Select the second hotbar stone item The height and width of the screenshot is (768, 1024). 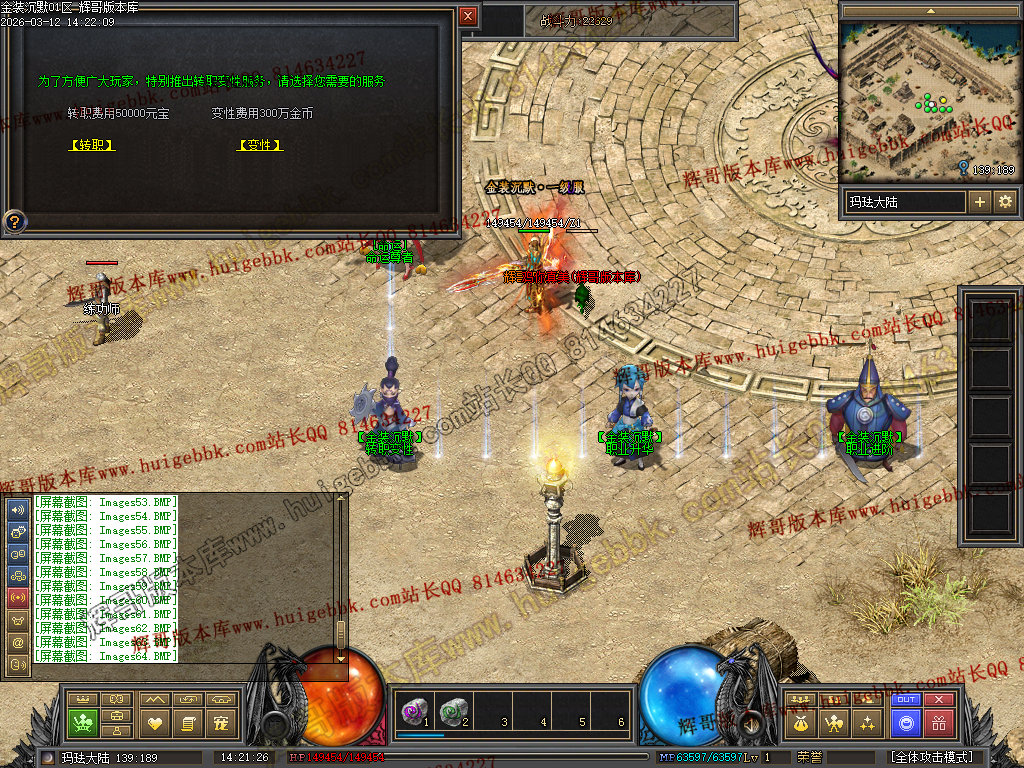point(453,711)
